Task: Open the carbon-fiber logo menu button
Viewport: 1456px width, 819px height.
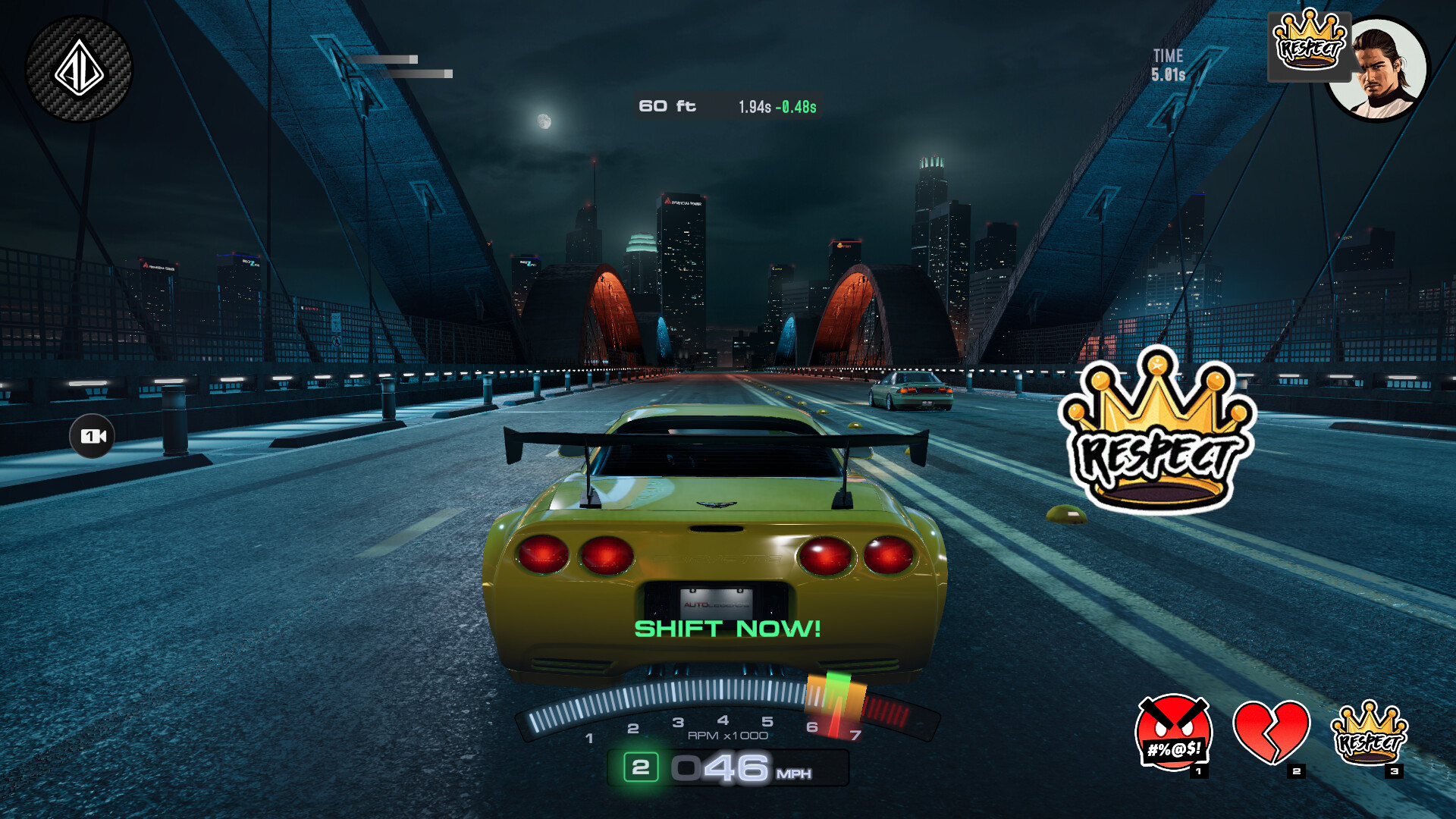Action: 79,69
